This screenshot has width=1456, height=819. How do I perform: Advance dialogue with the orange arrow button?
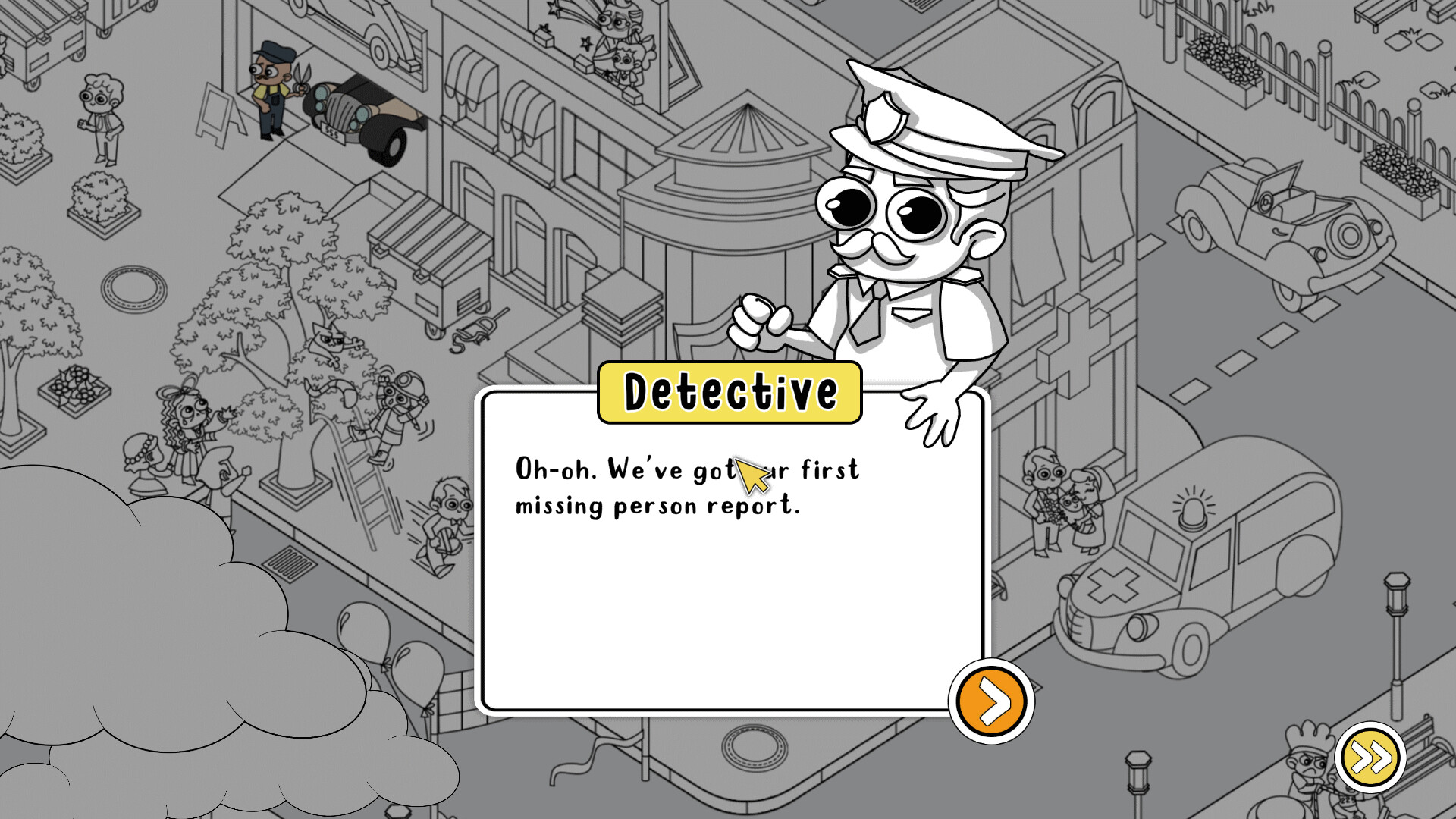[991, 701]
